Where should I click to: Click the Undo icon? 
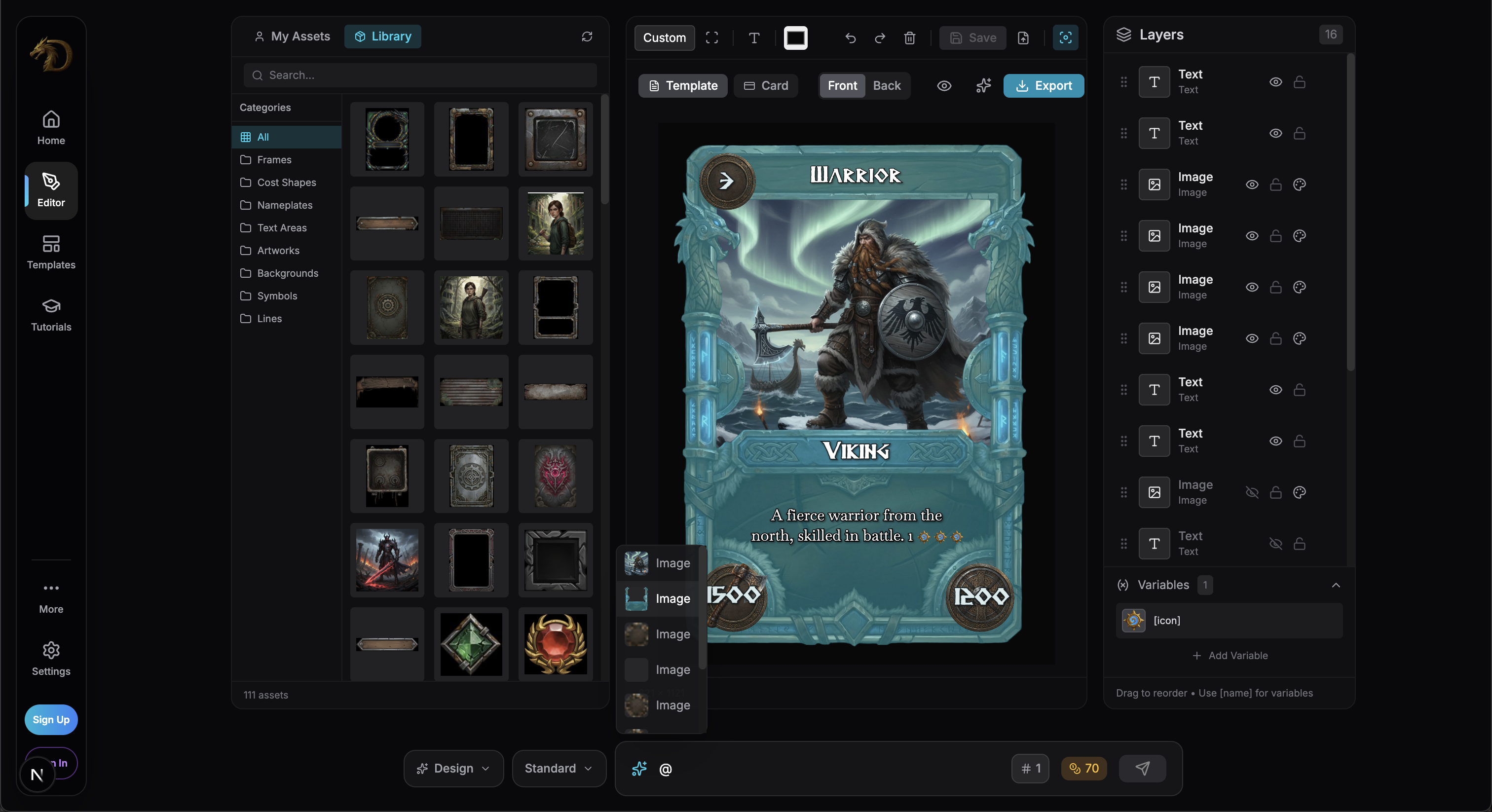click(x=850, y=37)
